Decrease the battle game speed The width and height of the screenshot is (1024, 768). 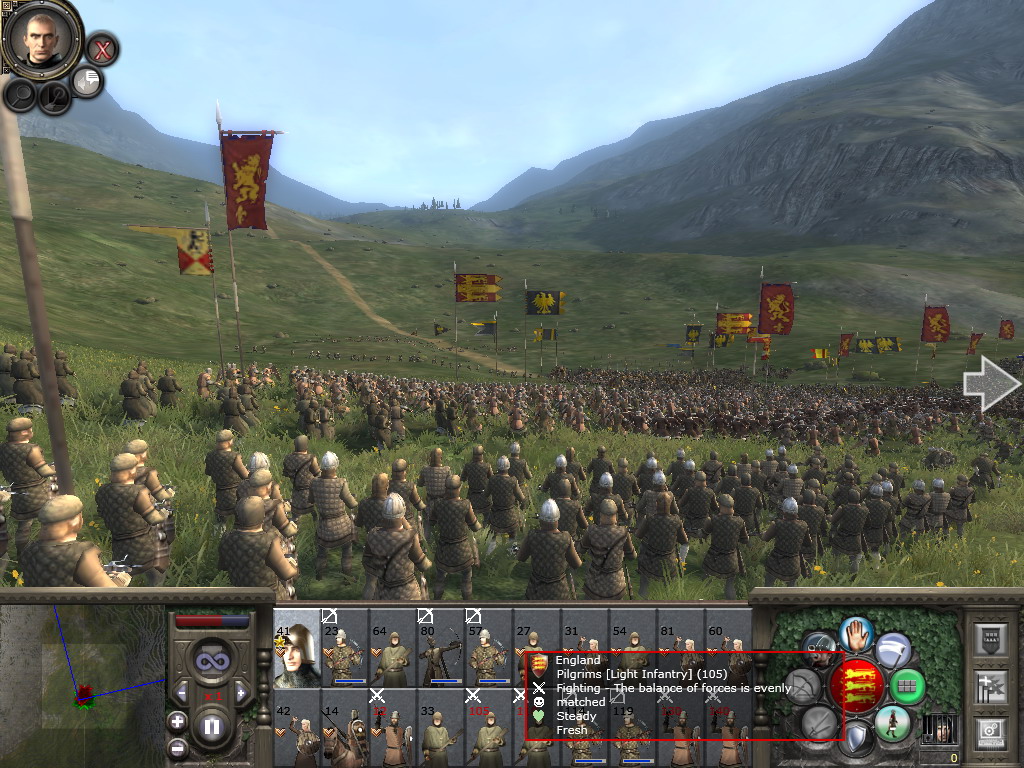[181, 692]
